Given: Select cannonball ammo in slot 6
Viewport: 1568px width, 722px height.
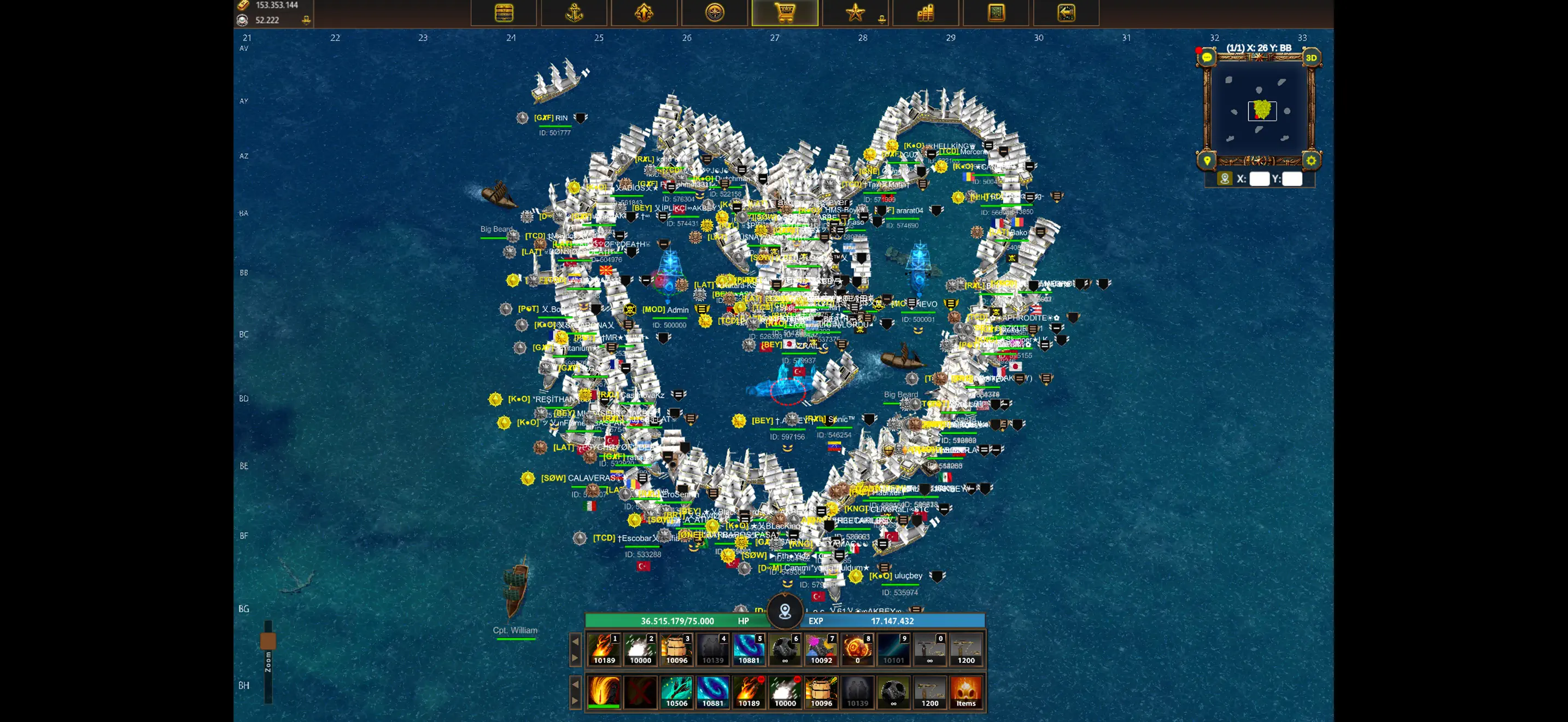Looking at the screenshot, I should [785, 649].
